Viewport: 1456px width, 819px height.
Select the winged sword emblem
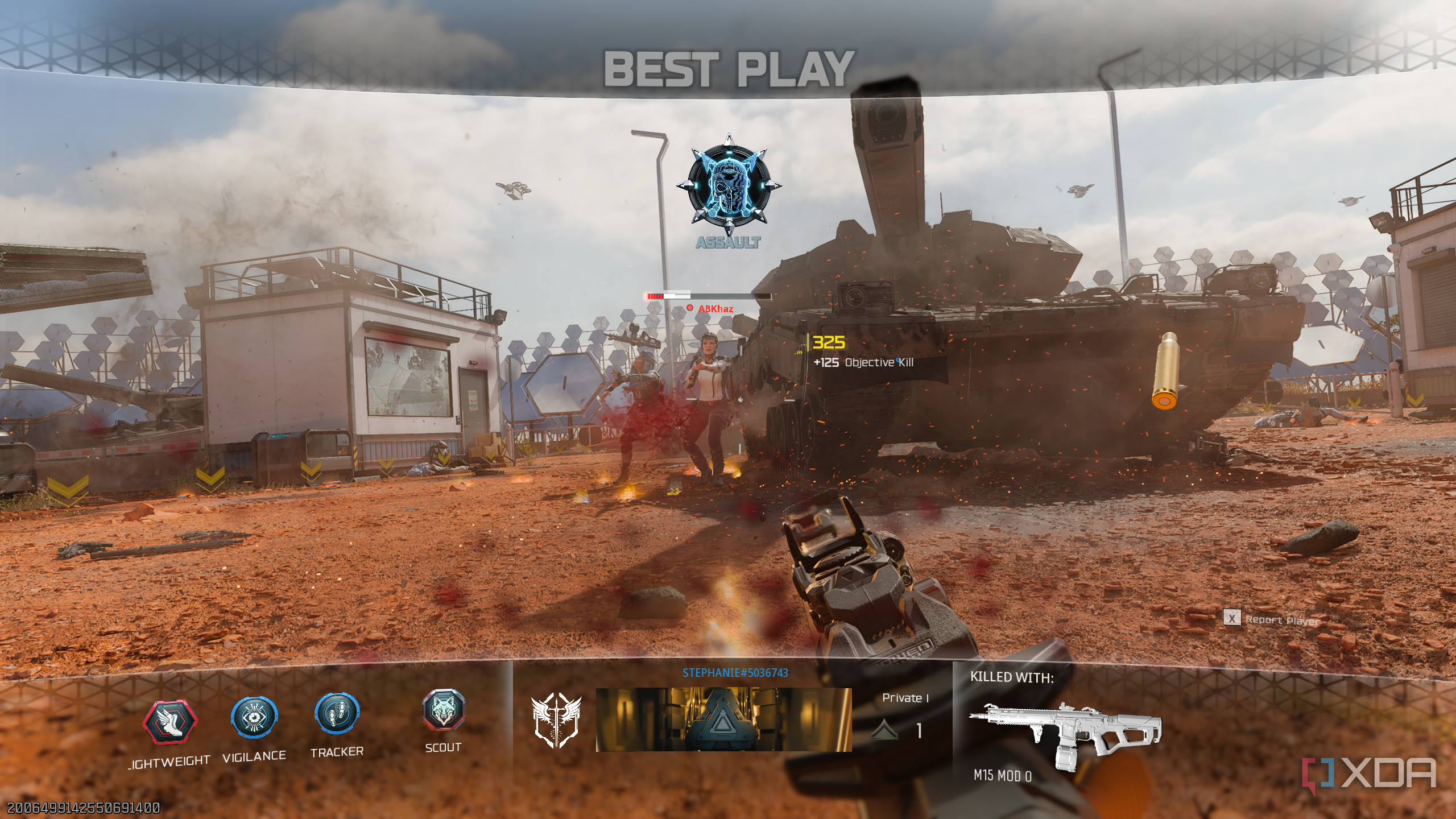pyautogui.click(x=556, y=720)
